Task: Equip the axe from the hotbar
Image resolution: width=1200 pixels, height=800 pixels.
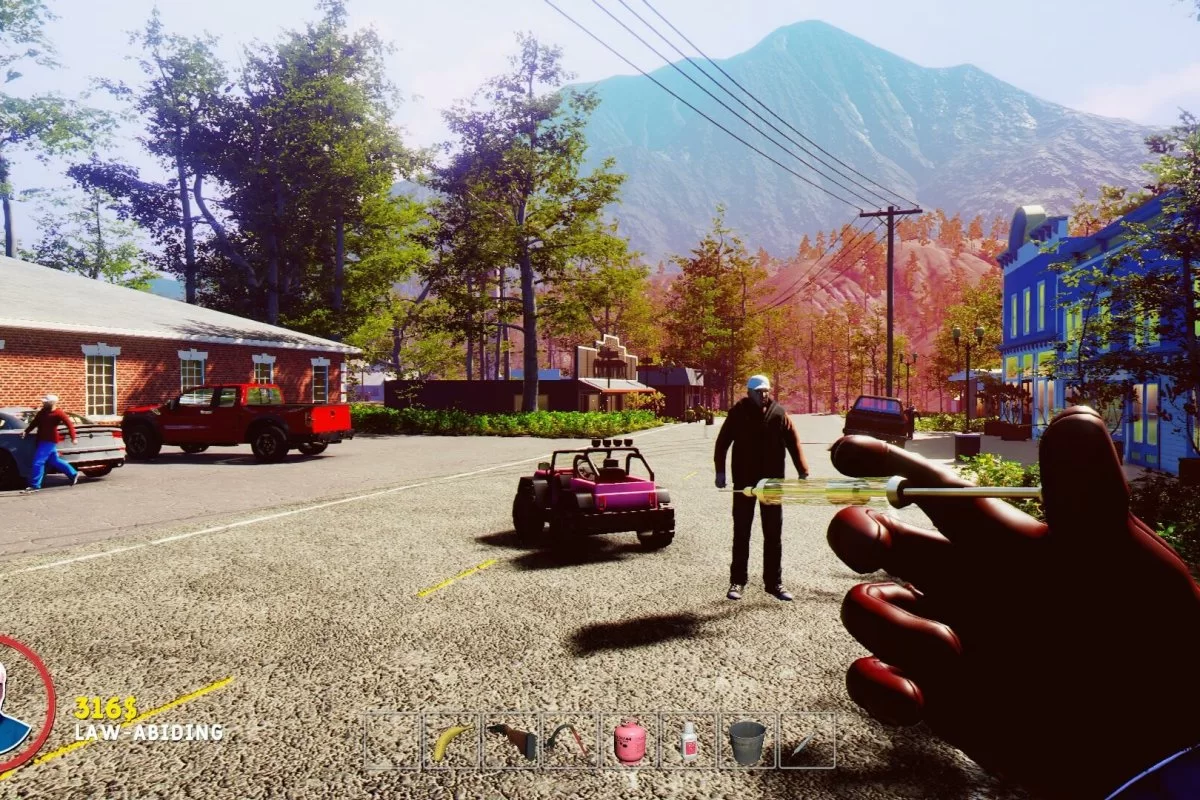Action: 511,741
